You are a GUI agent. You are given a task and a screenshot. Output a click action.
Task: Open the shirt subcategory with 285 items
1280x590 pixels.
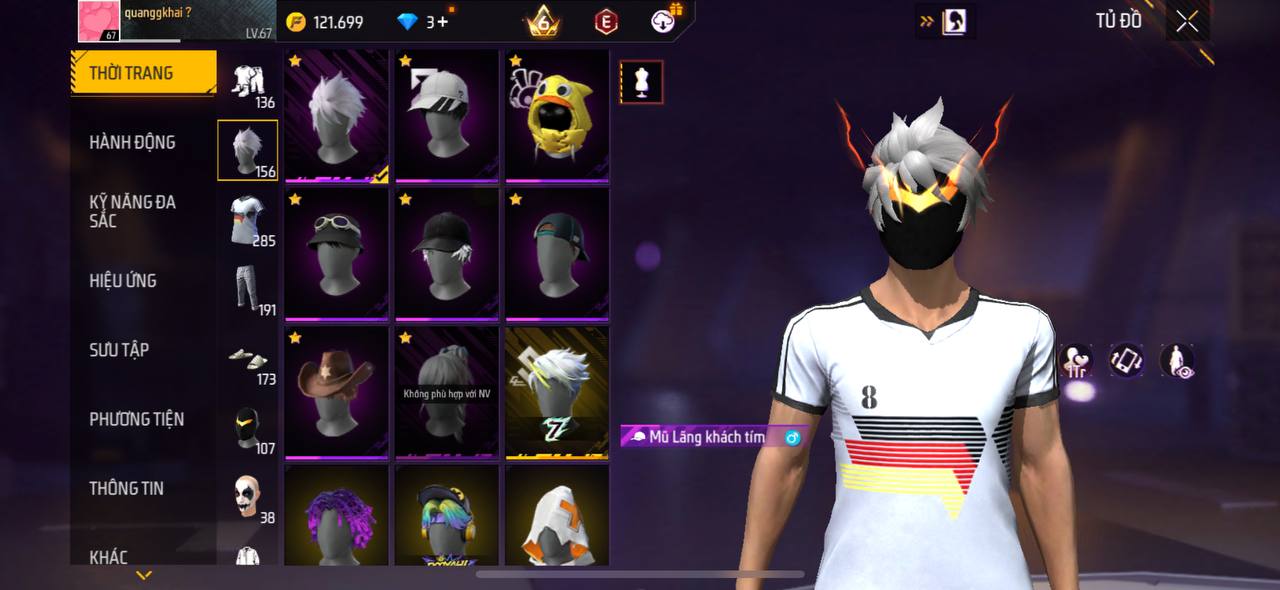click(248, 220)
